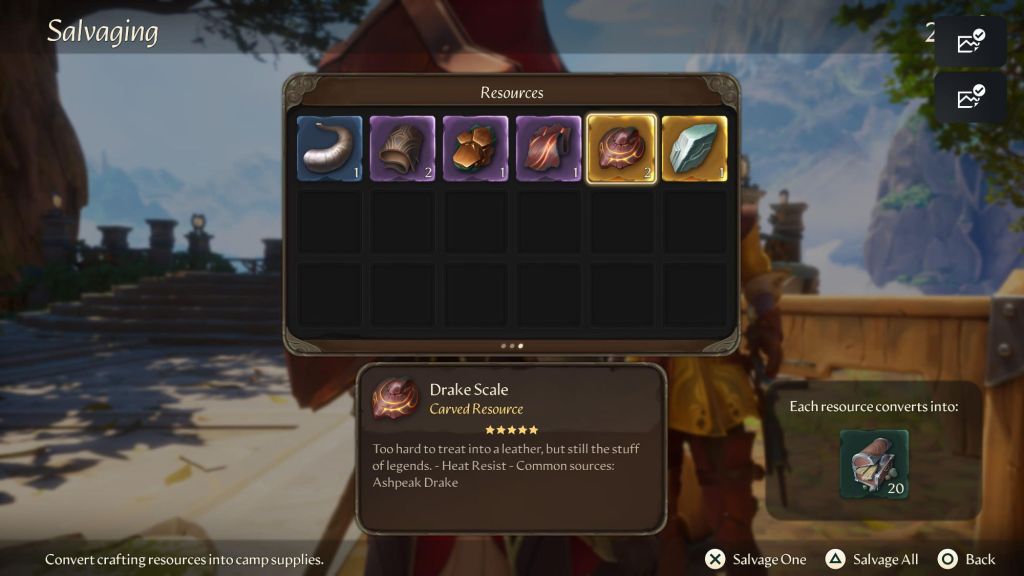
Task: Select the amber ore chunks resource
Action: [x=475, y=149]
